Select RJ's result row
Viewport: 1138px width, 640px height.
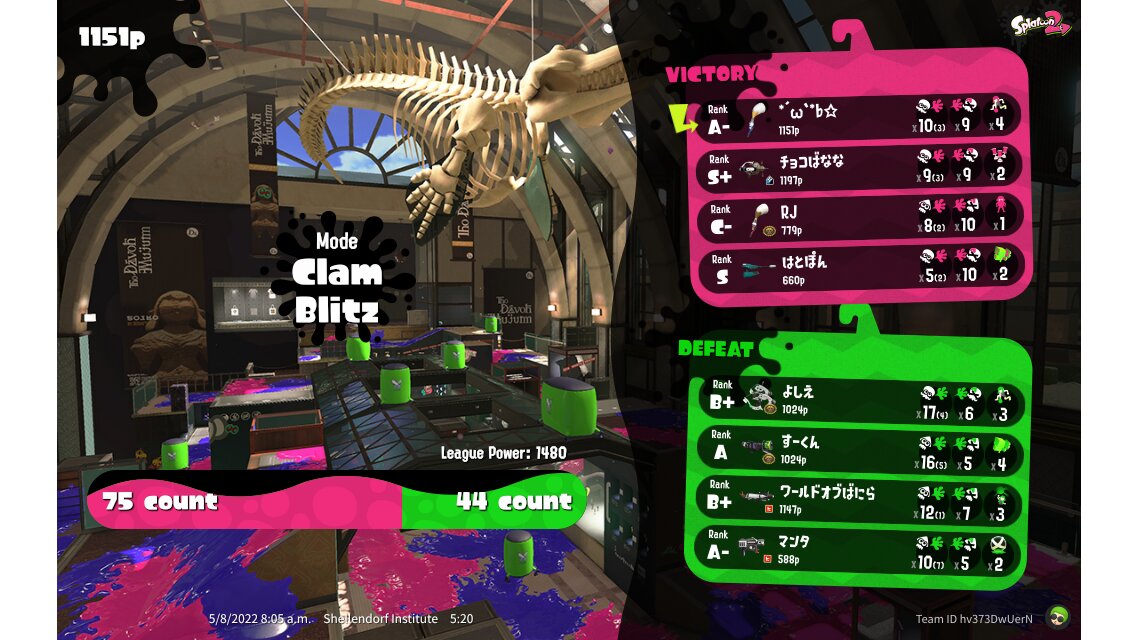(860, 218)
